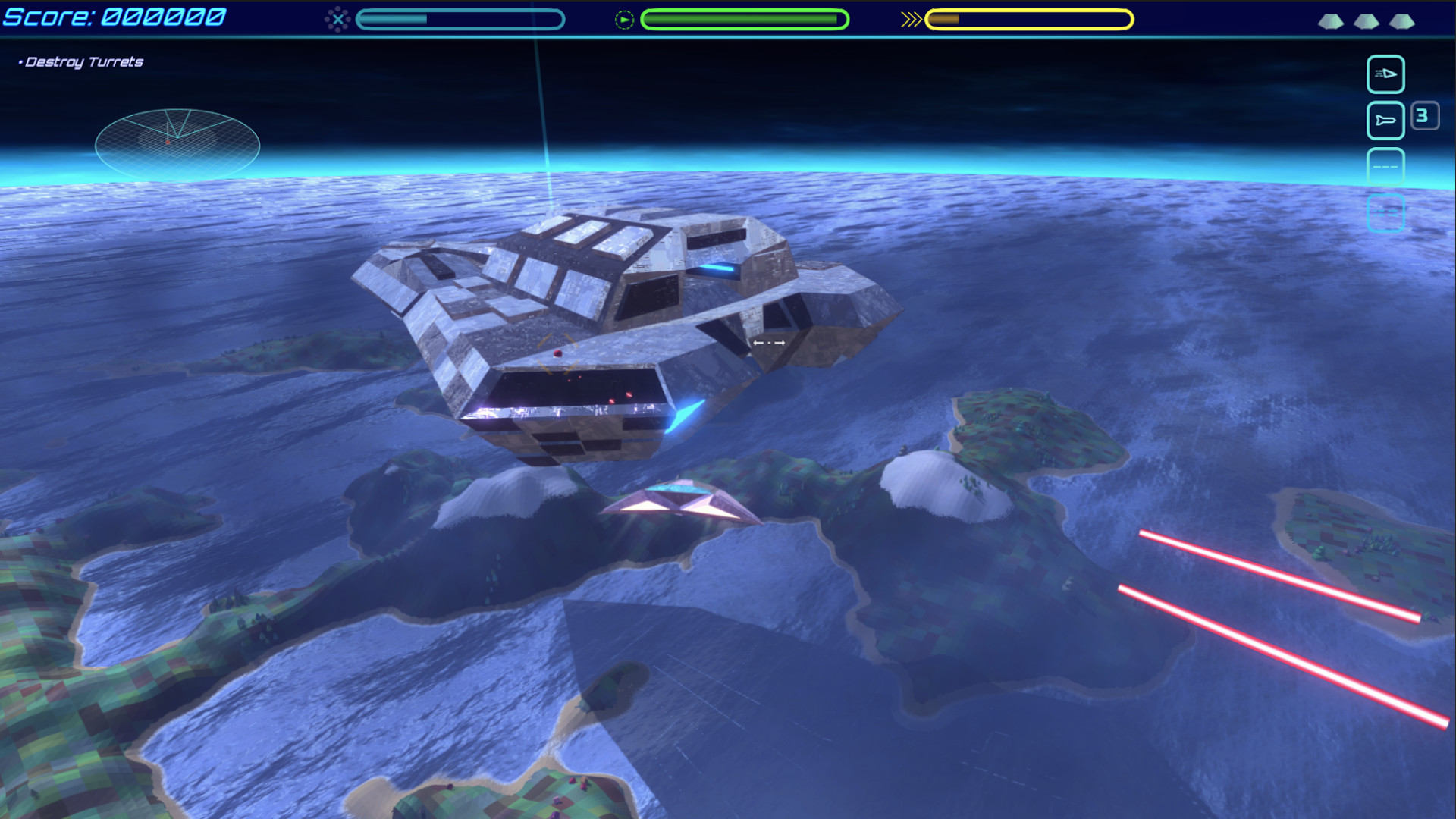
Task: Expand the Destroy Turrets objective entry
Action: pos(83,62)
